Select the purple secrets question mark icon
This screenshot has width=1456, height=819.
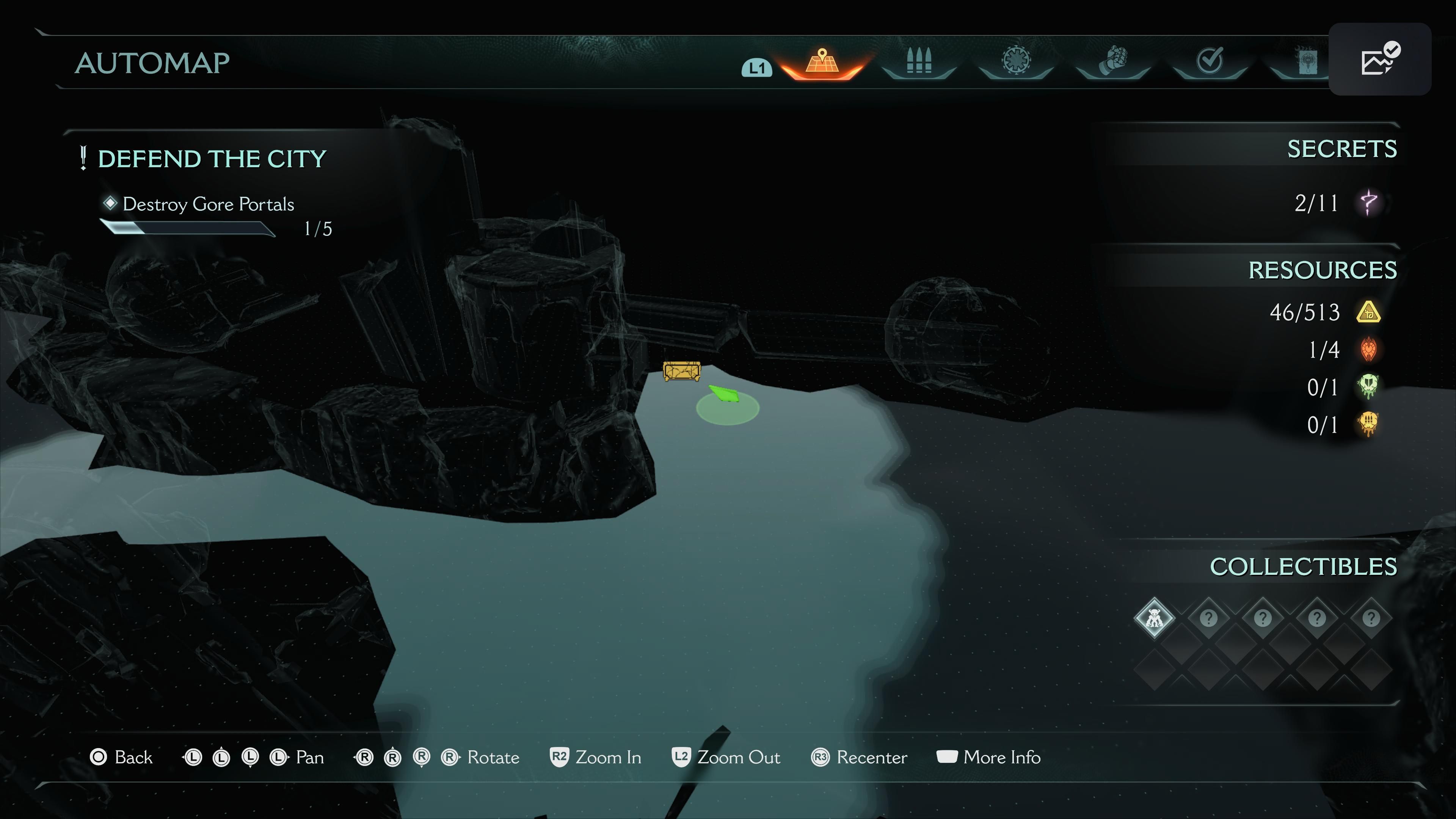click(x=1368, y=203)
